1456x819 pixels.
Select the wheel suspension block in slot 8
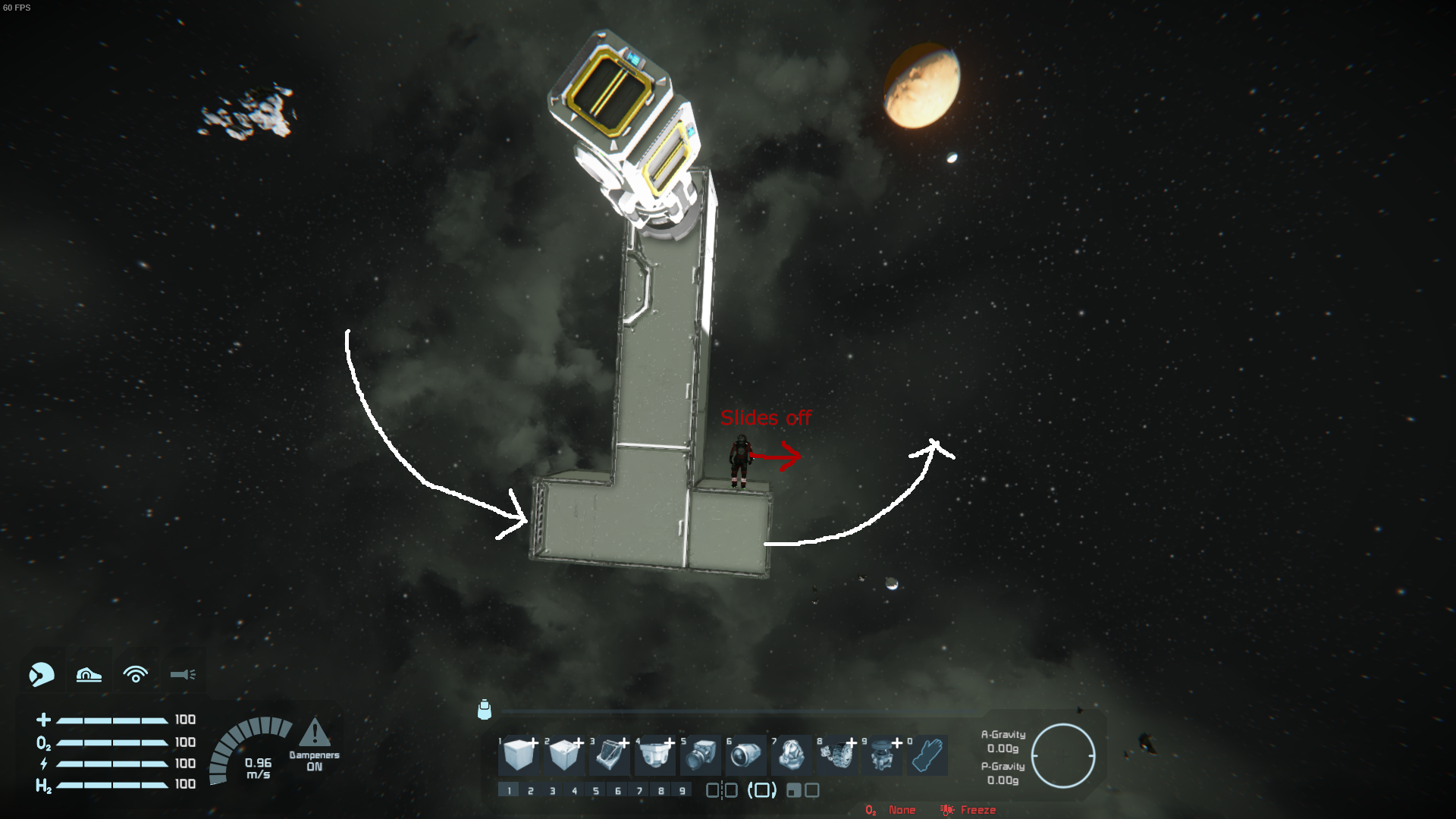(x=836, y=755)
